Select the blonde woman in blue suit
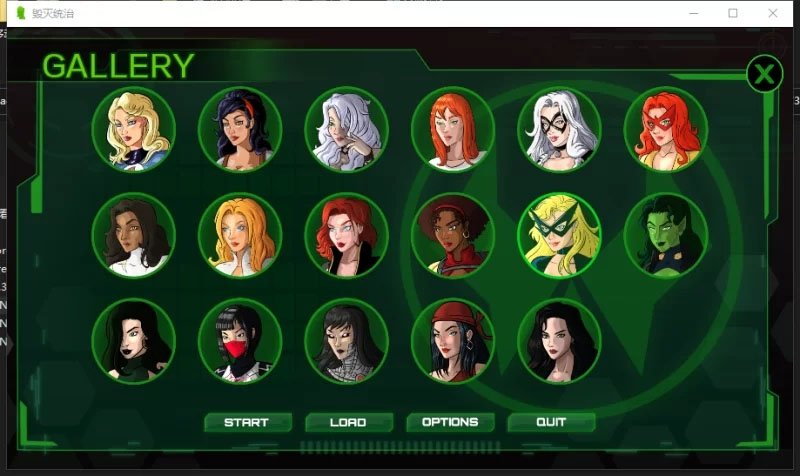The image size is (800, 476). 134,129
